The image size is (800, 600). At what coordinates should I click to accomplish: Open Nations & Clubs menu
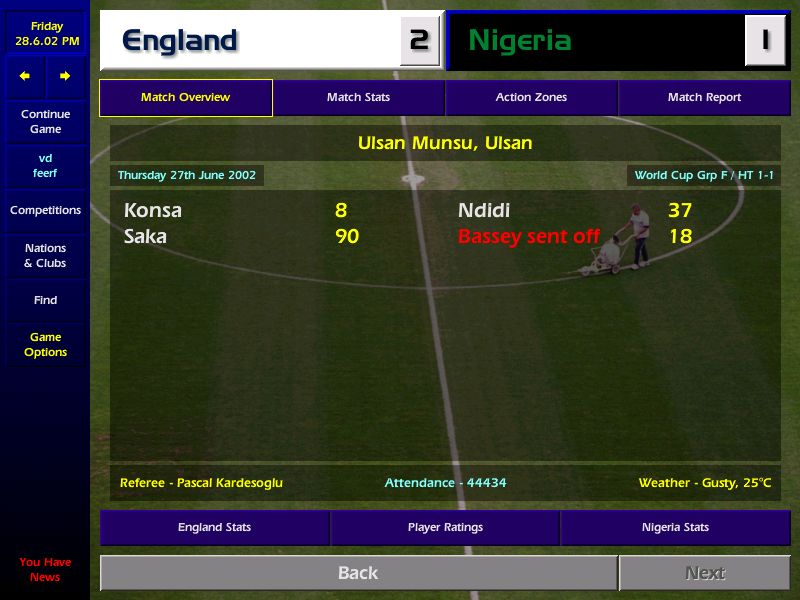pos(45,255)
